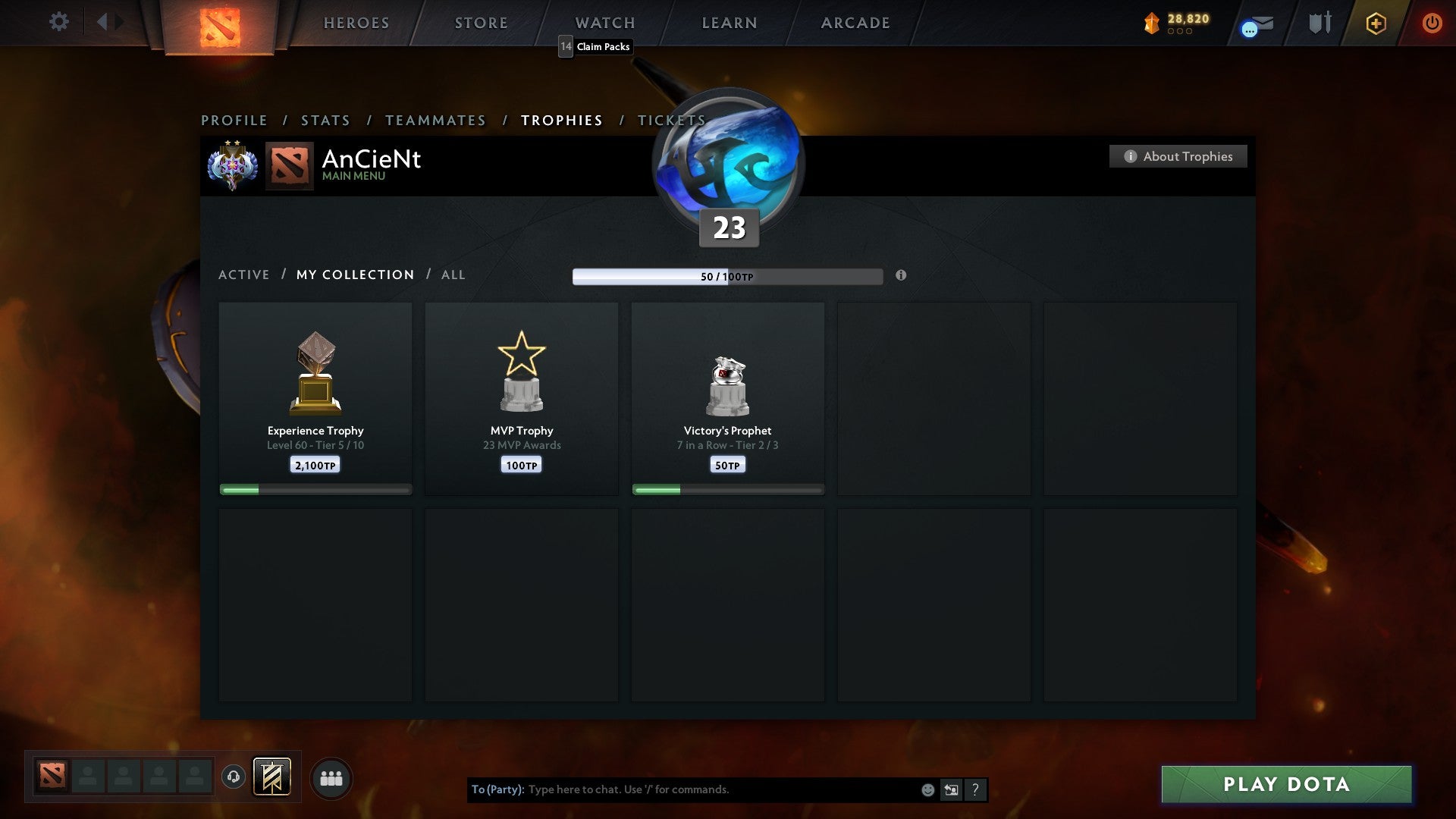Viewport: 1456px width, 819px height.
Task: Open the Stats tab
Action: [x=326, y=121]
